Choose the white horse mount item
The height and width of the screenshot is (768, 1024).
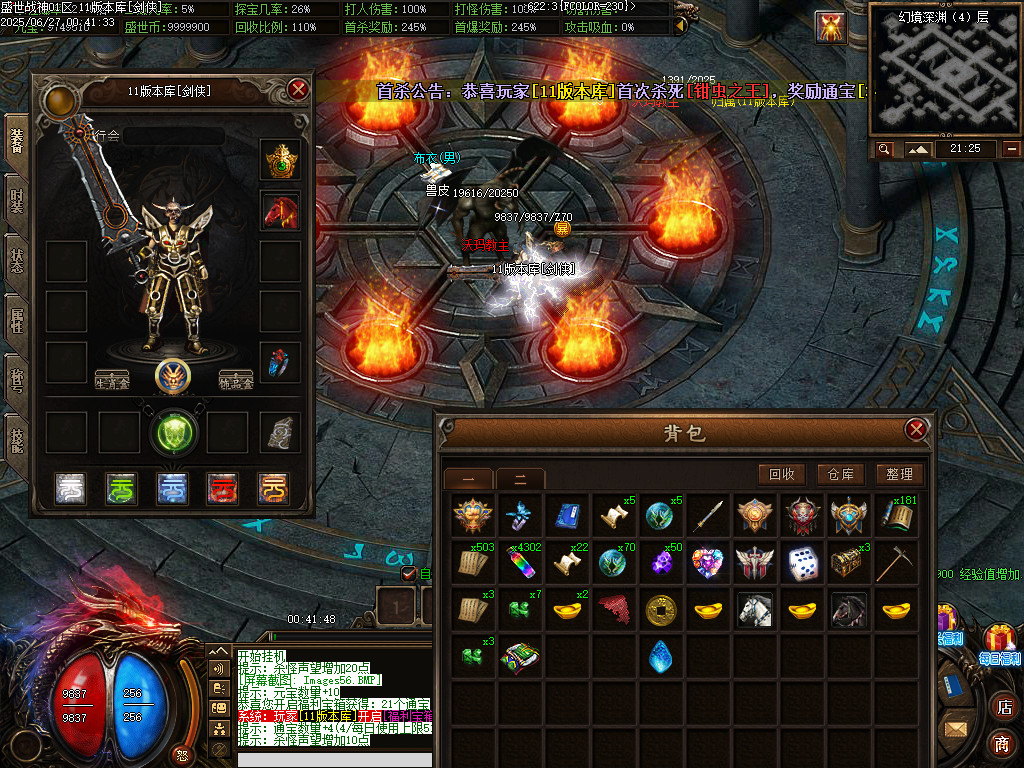[755, 609]
